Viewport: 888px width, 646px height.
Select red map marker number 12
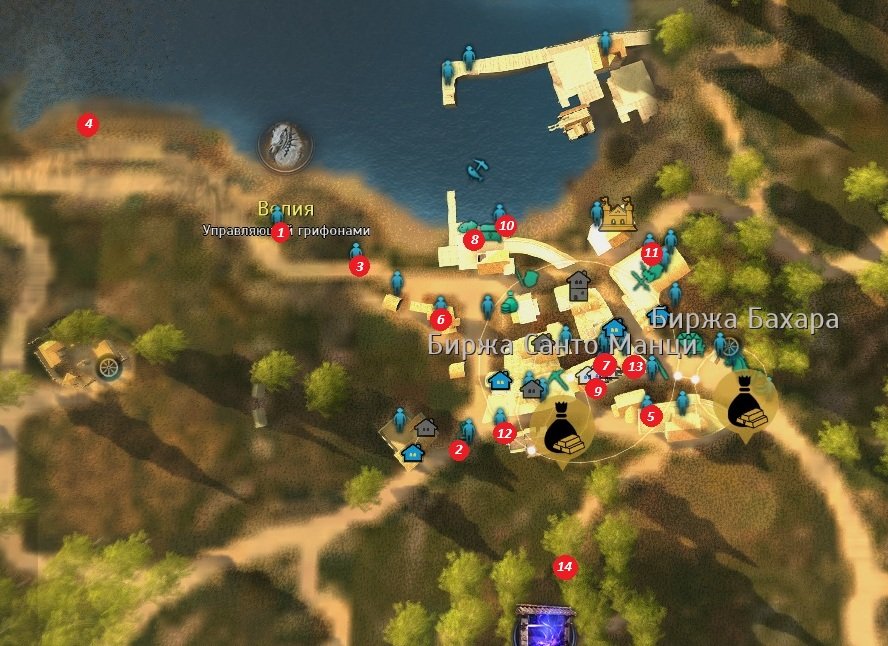click(x=504, y=433)
